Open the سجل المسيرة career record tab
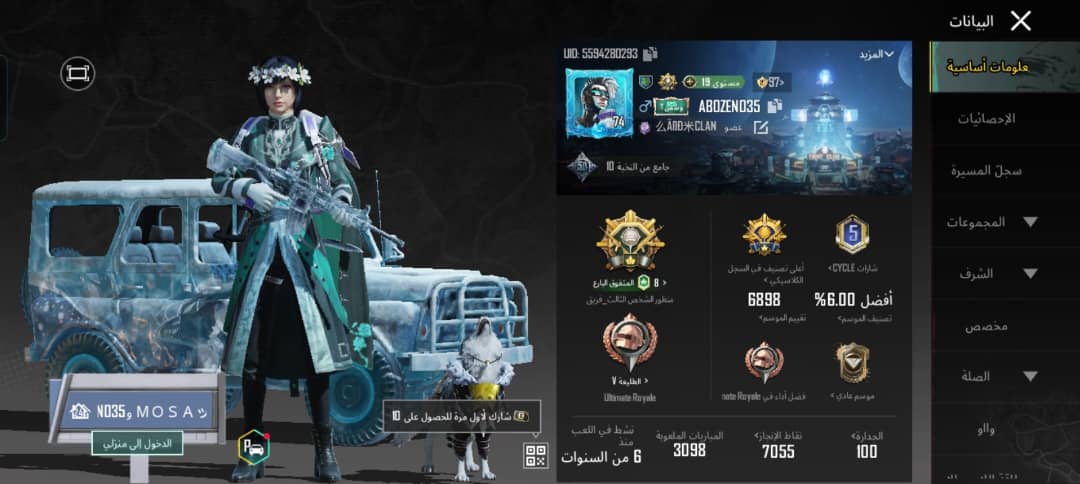 pos(986,170)
